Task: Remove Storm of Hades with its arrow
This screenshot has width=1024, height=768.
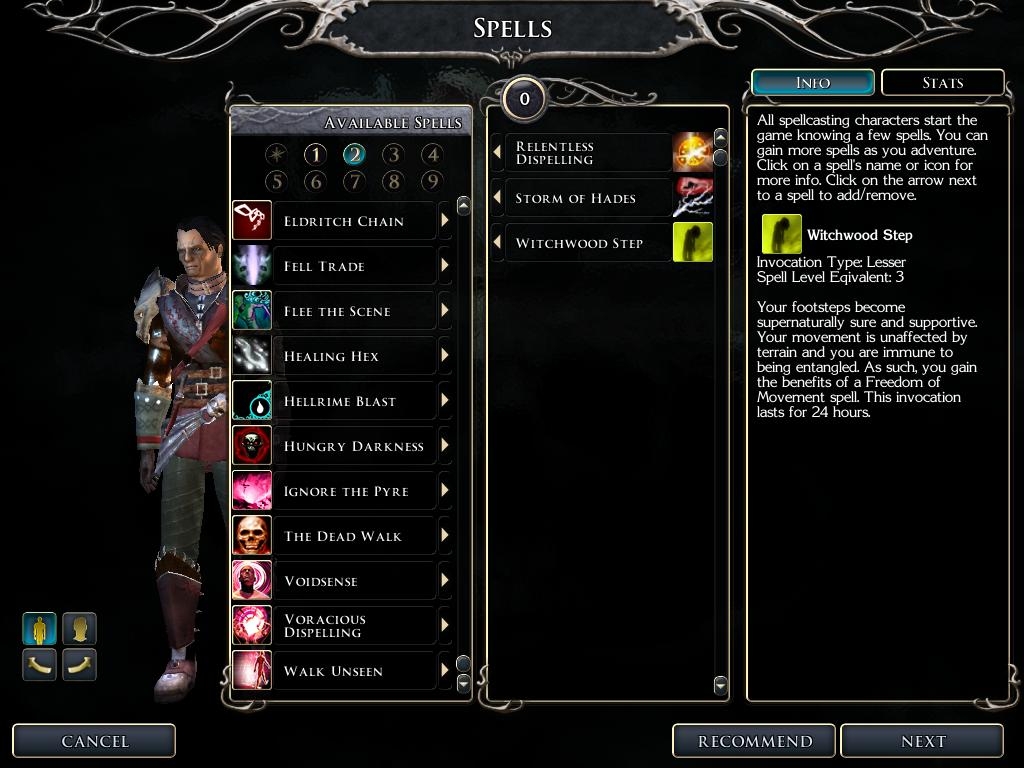Action: tap(497, 198)
